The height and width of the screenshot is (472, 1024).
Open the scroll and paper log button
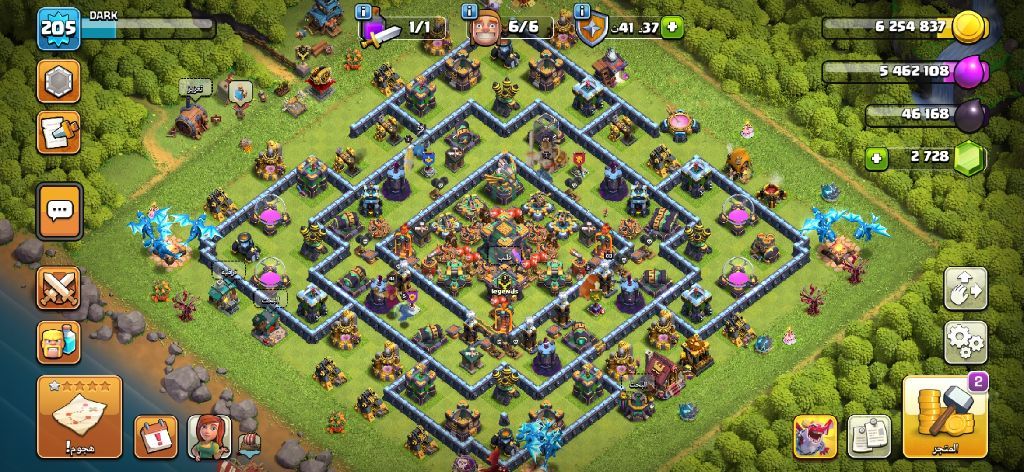click(x=59, y=132)
